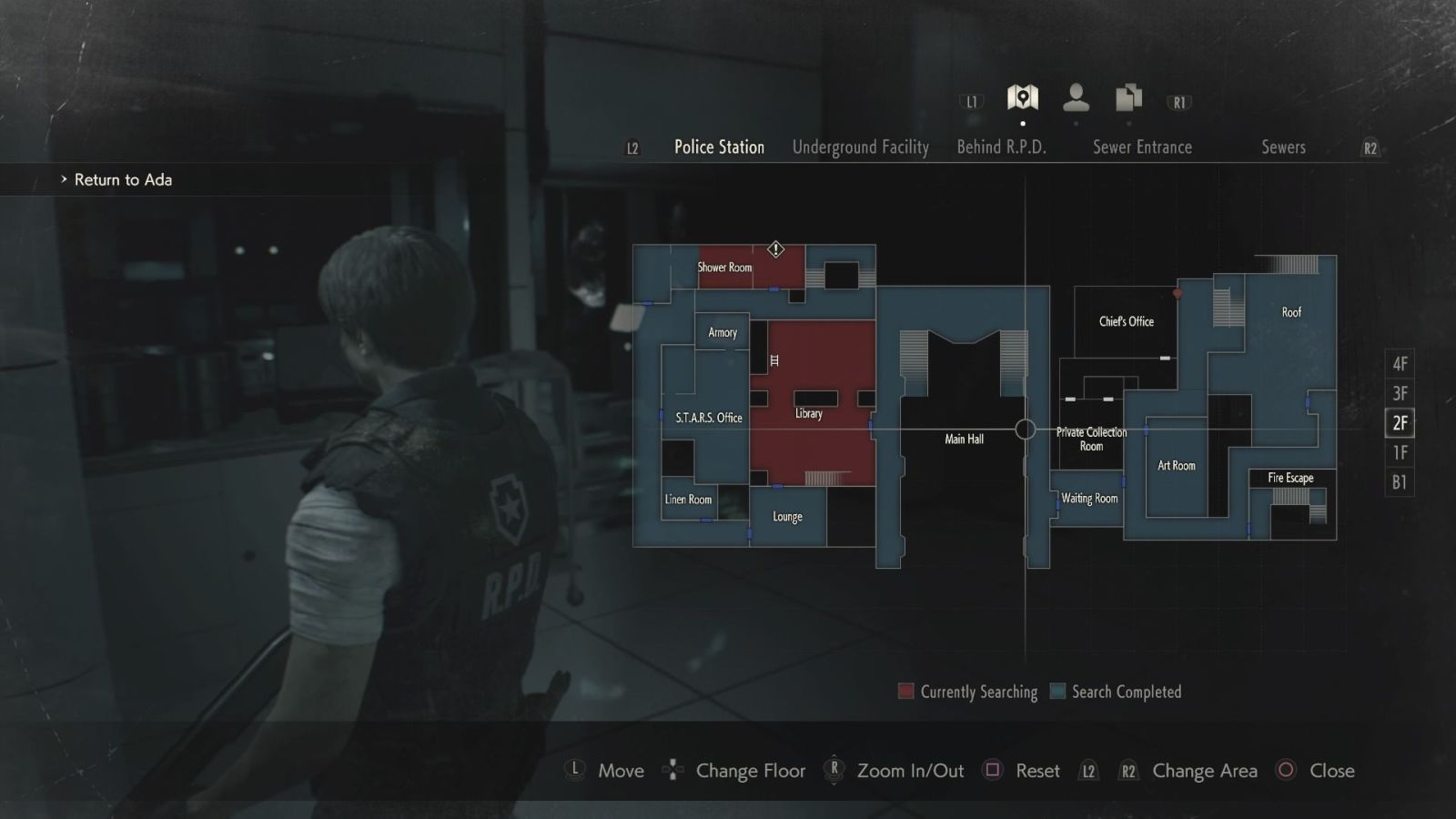This screenshot has width=1456, height=819.
Task: Select the Roof area on the map
Action: click(1291, 312)
